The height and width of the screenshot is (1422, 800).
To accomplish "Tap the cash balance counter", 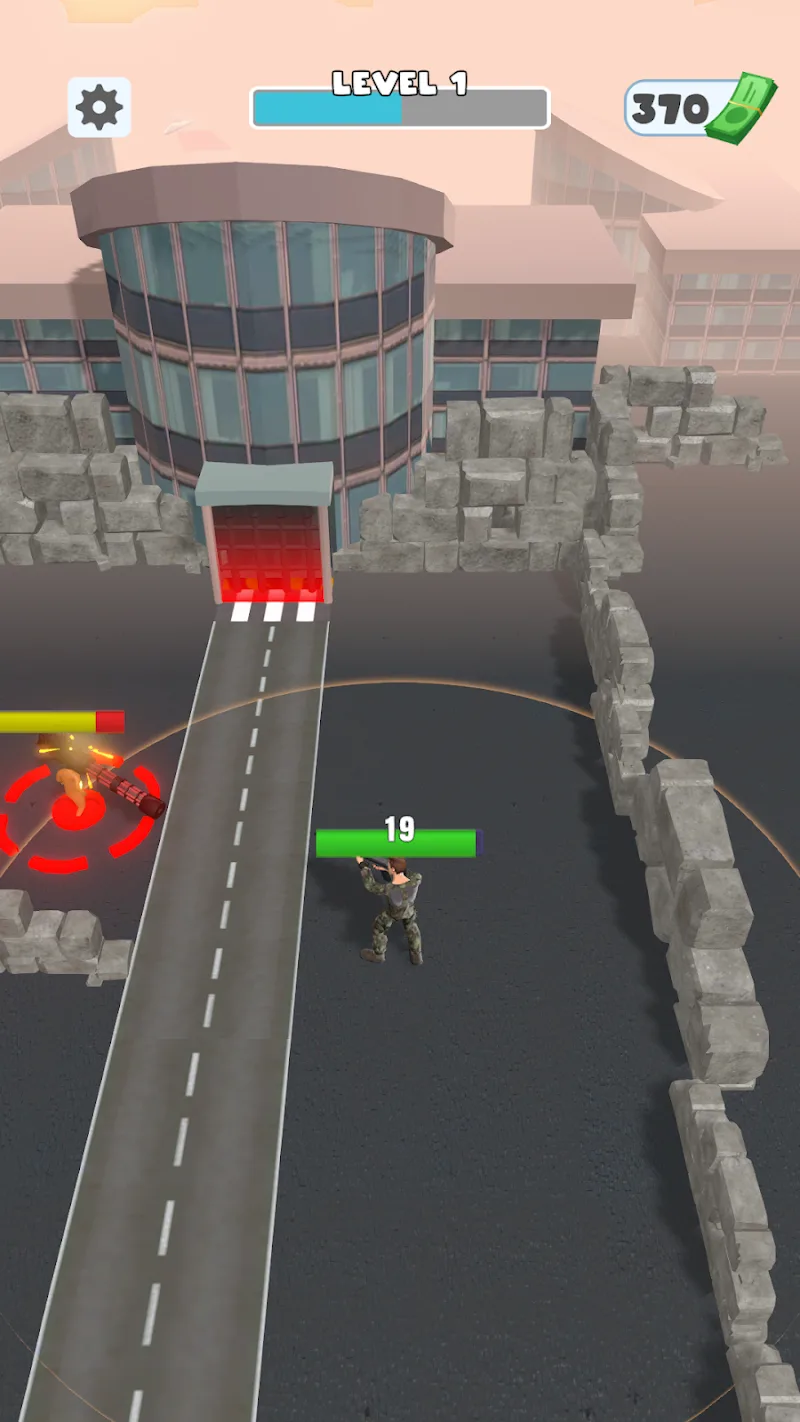I will pyautogui.click(x=700, y=108).
